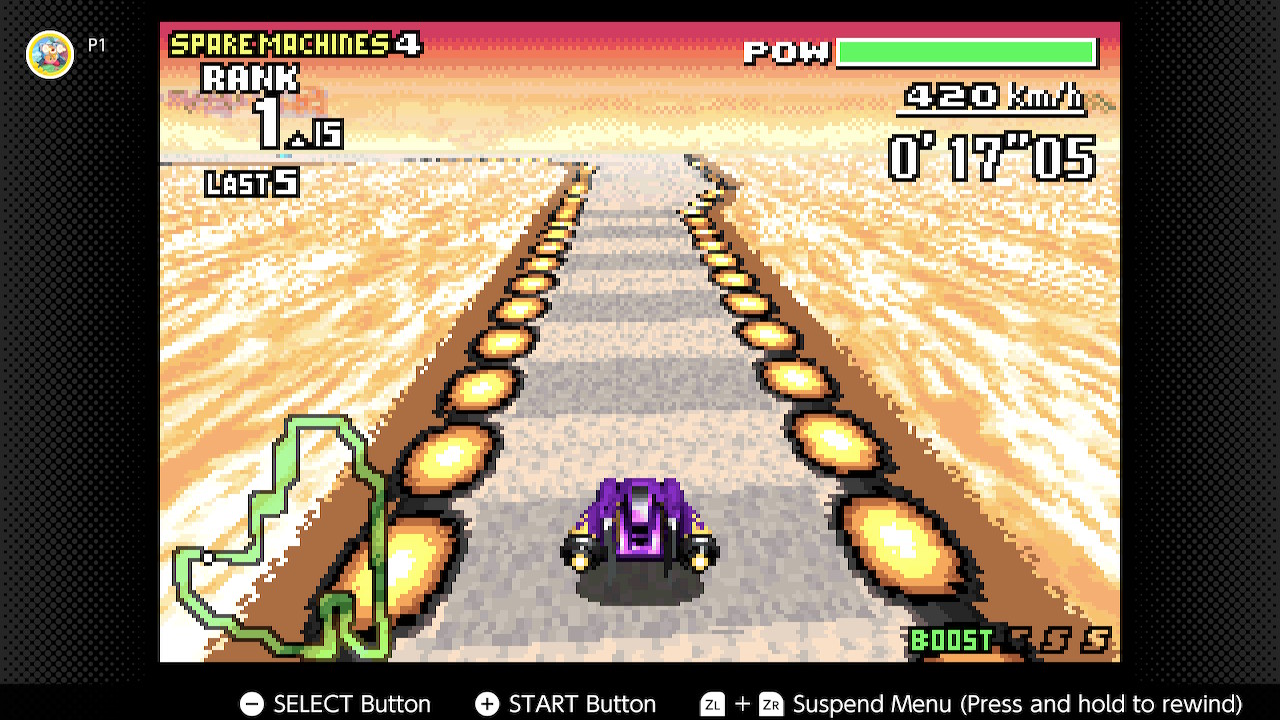Click the green POW energy bar
Viewport: 1280px width, 720px height.
coord(965,51)
